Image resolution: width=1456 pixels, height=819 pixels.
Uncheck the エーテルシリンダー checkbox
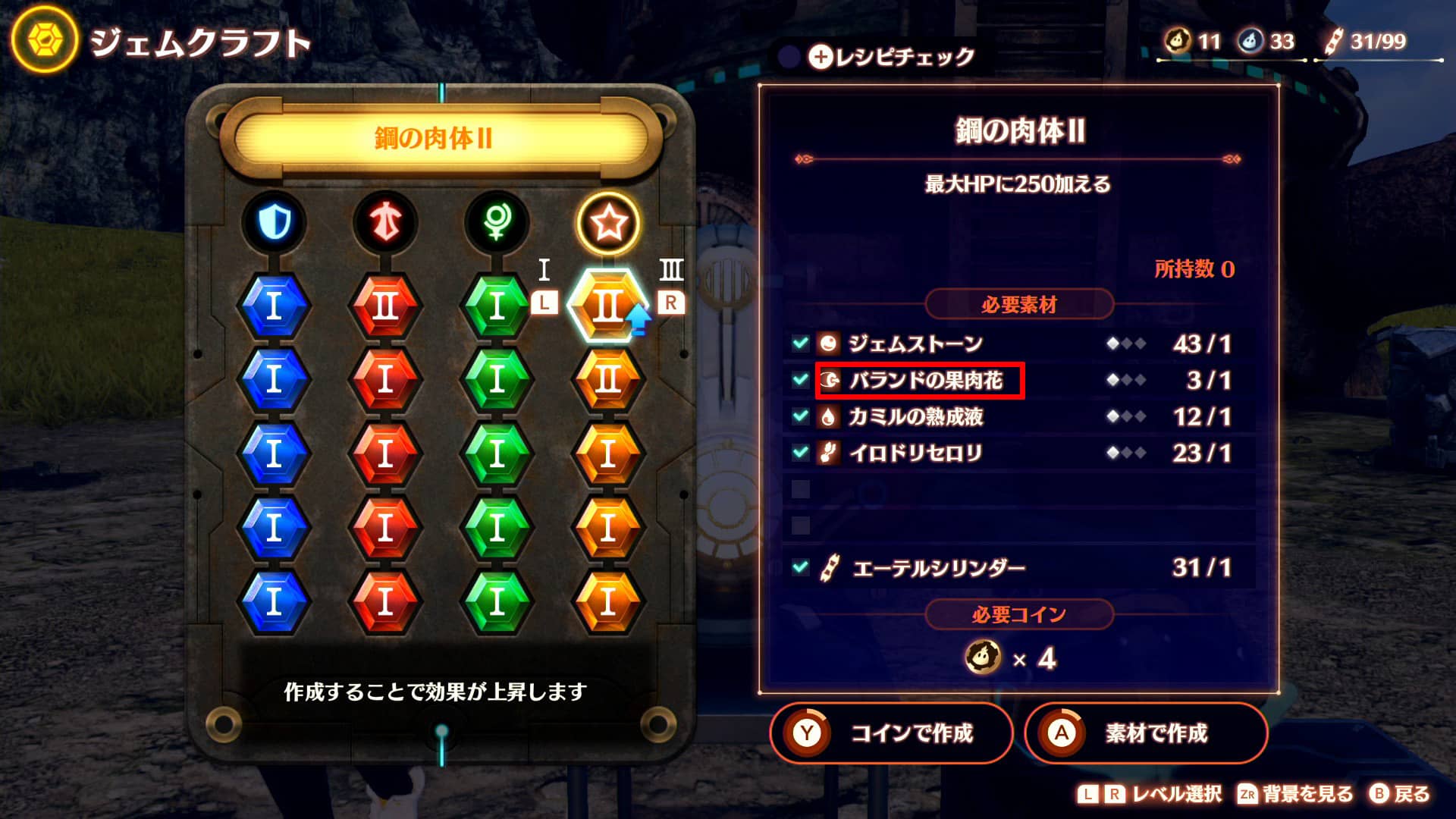pyautogui.click(x=801, y=566)
